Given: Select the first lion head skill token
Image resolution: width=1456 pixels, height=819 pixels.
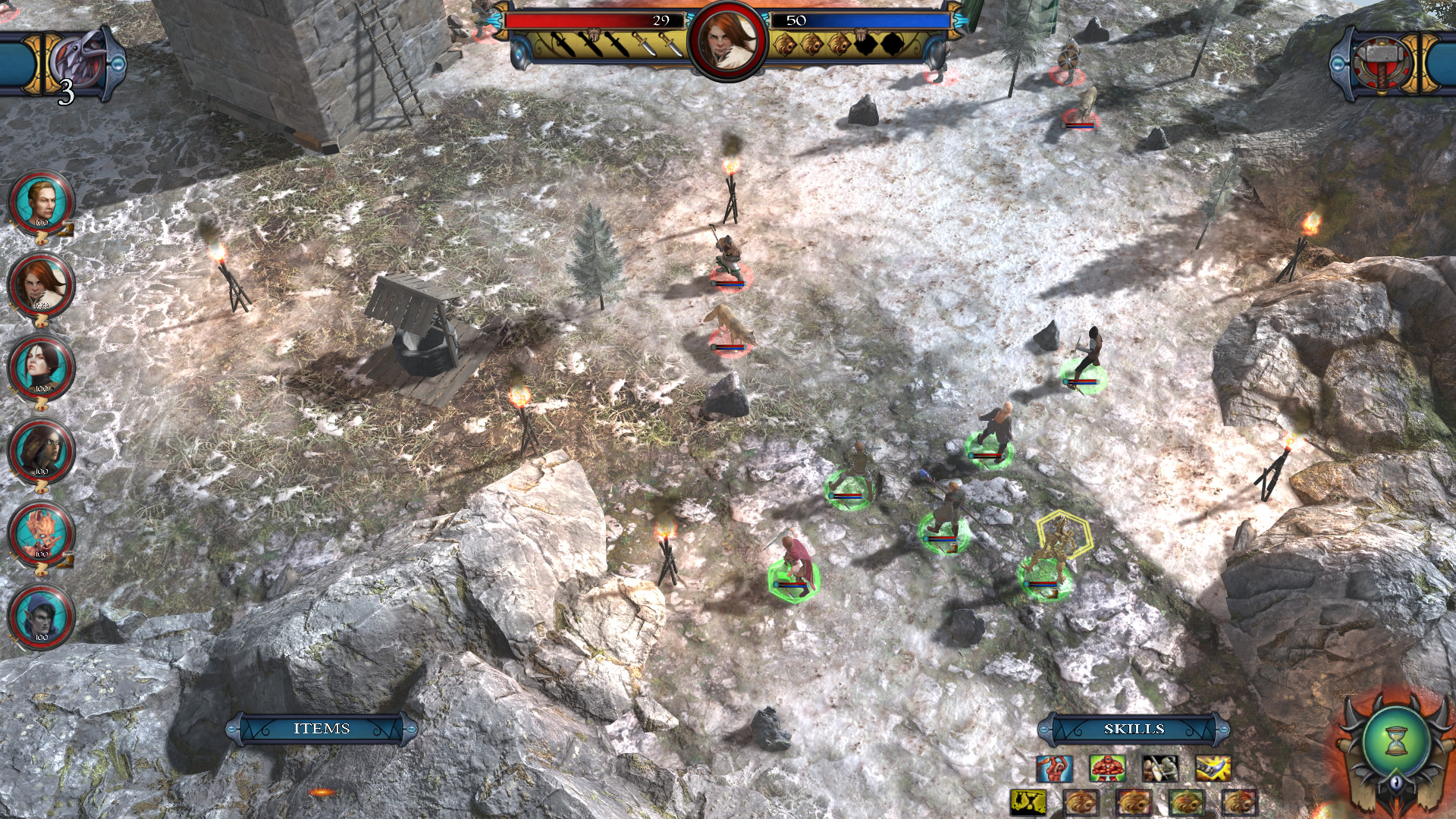Looking at the screenshot, I should 1081,801.
